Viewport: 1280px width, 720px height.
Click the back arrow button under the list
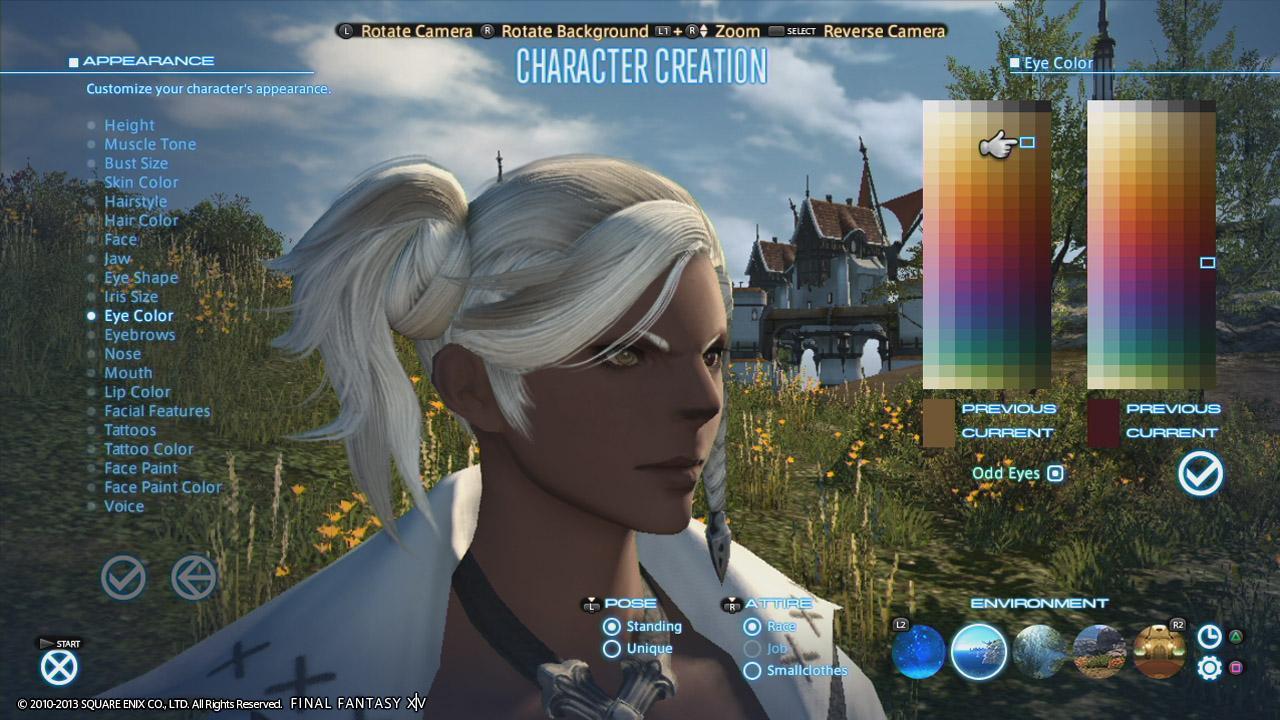coord(193,578)
